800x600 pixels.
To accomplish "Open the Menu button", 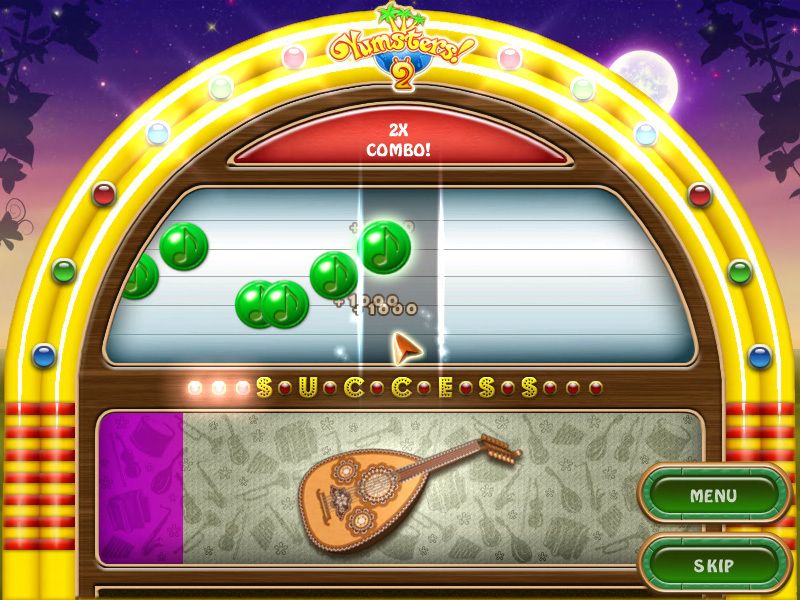I will (714, 495).
